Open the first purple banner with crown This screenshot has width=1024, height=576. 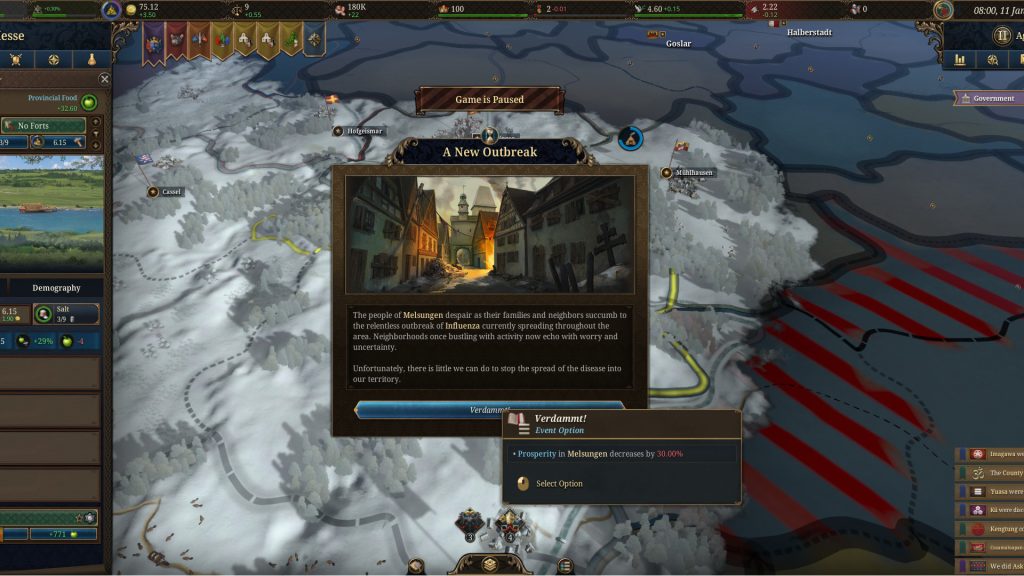[153, 39]
